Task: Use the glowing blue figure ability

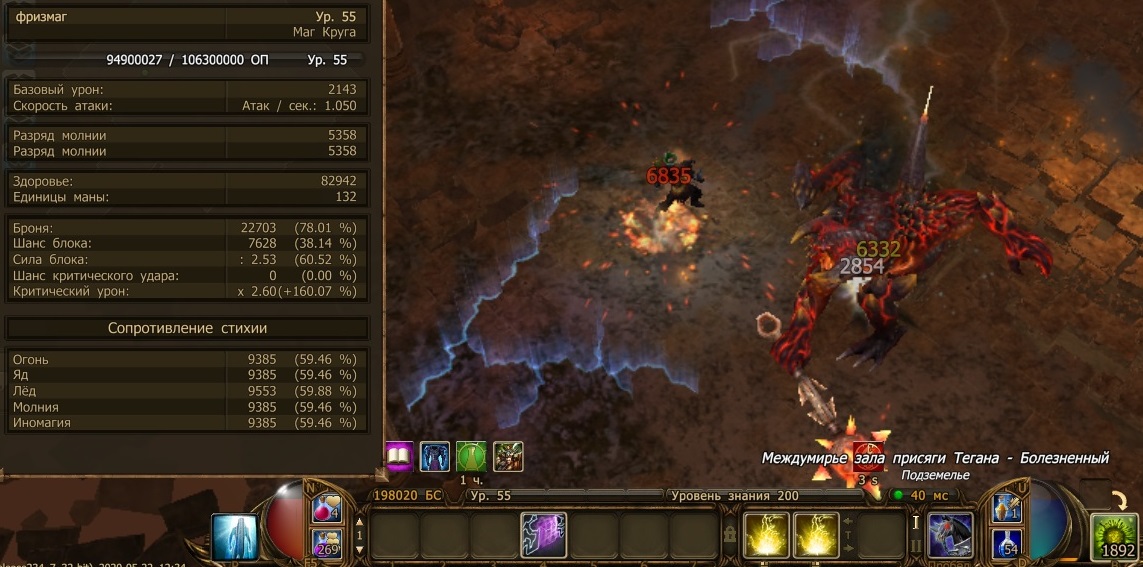Action: click(236, 537)
